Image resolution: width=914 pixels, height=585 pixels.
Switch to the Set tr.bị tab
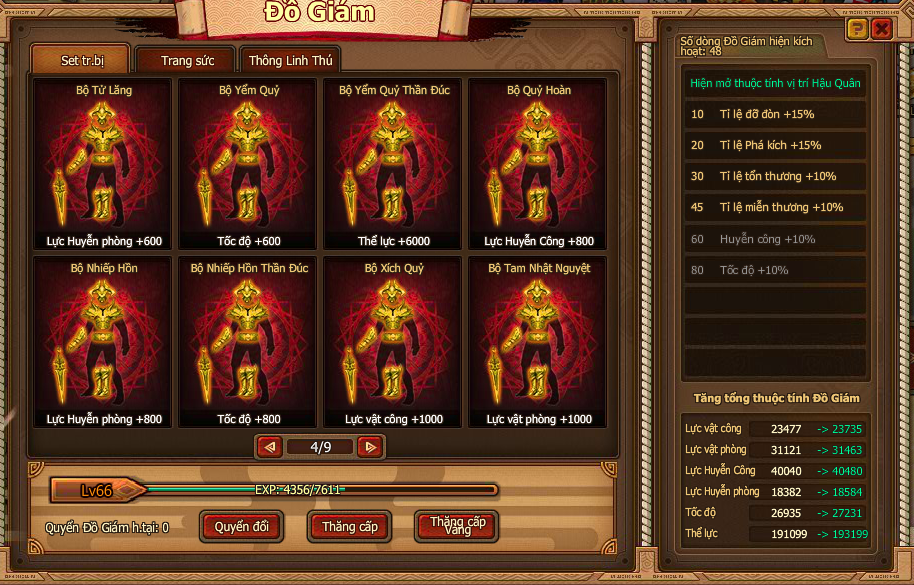click(x=81, y=60)
